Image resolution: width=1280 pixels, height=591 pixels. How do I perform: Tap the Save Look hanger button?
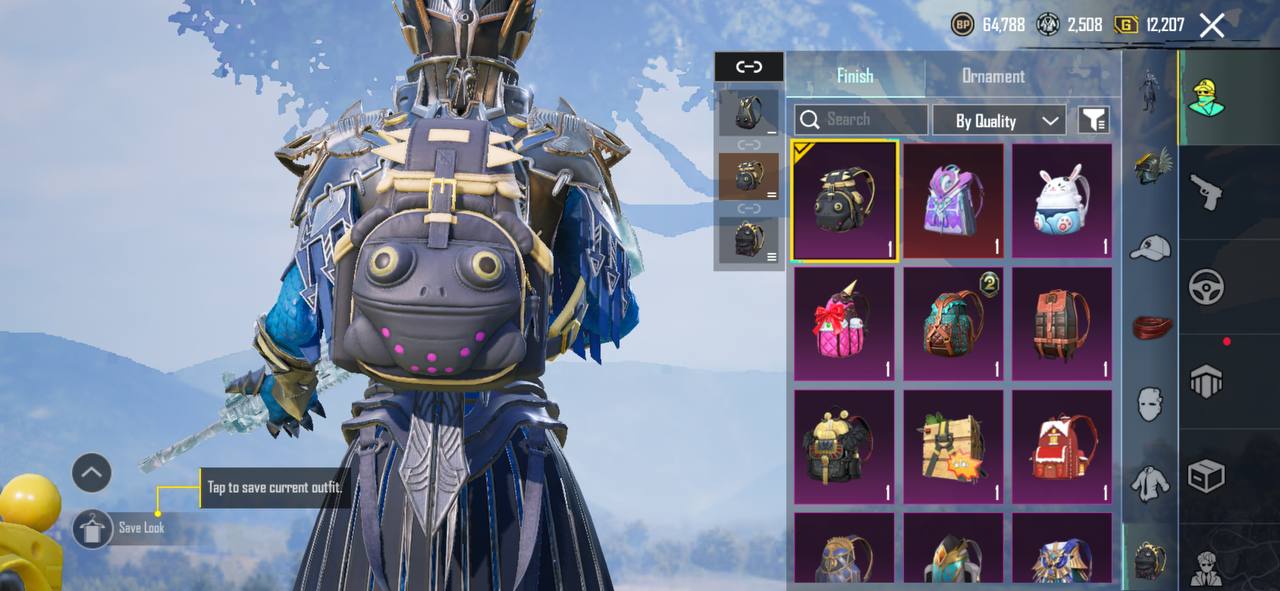[92, 529]
